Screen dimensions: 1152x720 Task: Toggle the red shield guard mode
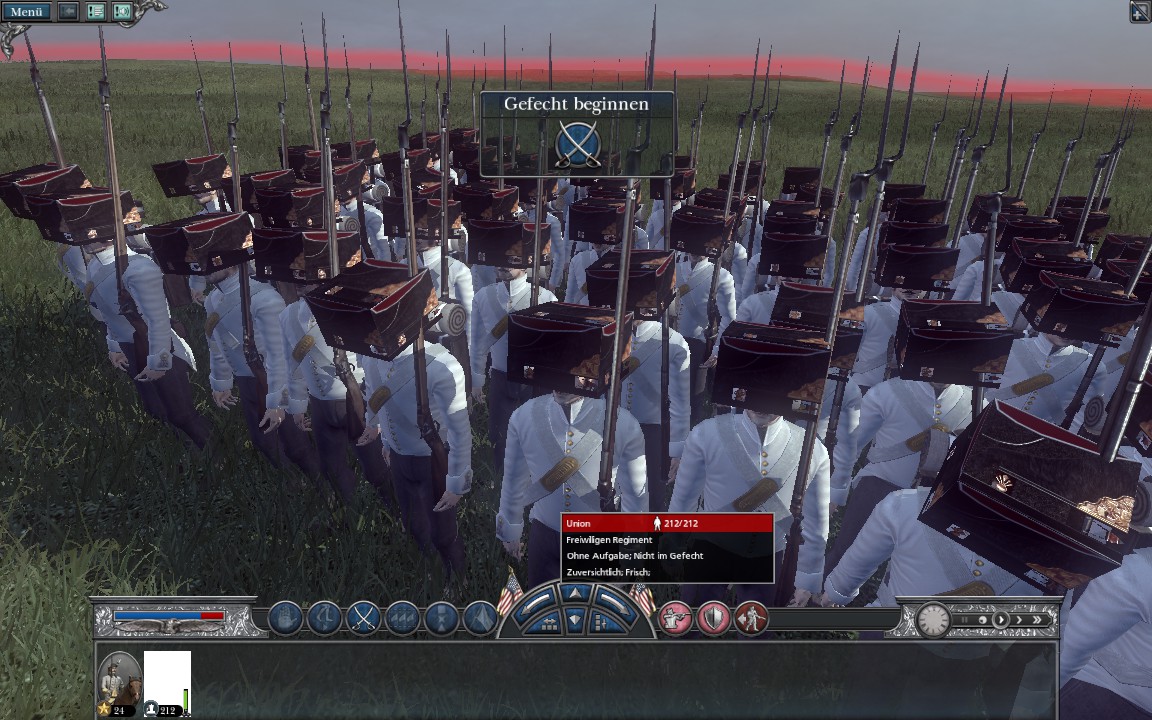click(713, 619)
